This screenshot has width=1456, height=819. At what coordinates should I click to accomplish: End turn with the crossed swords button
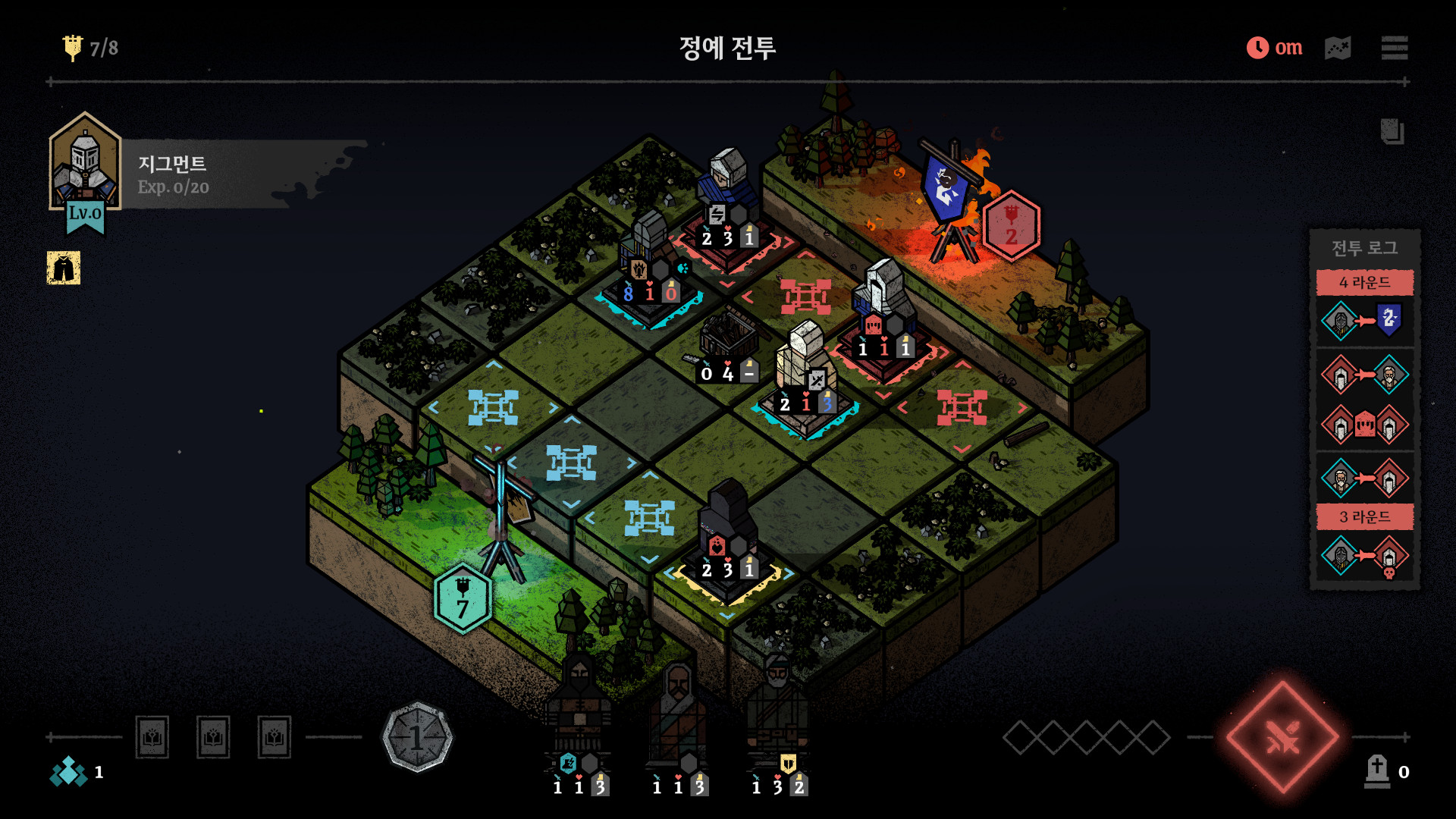click(x=1282, y=736)
